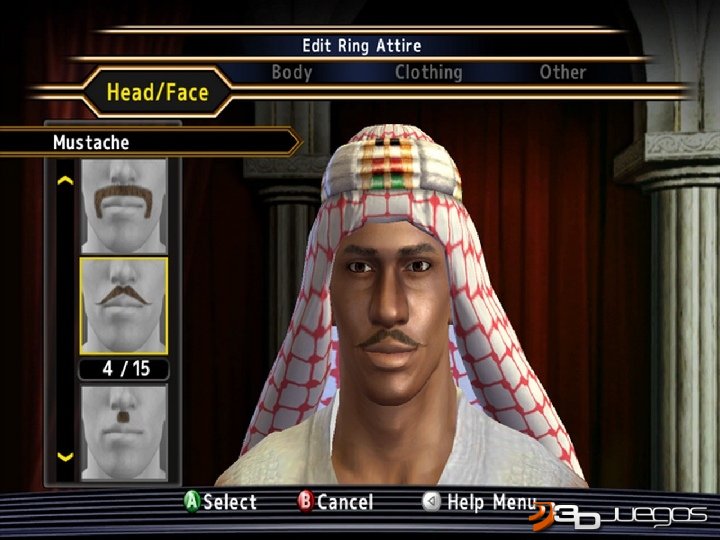Select the highlighted handlebar mustache thumbnail
Viewport: 720px width, 540px height.
pos(123,304)
